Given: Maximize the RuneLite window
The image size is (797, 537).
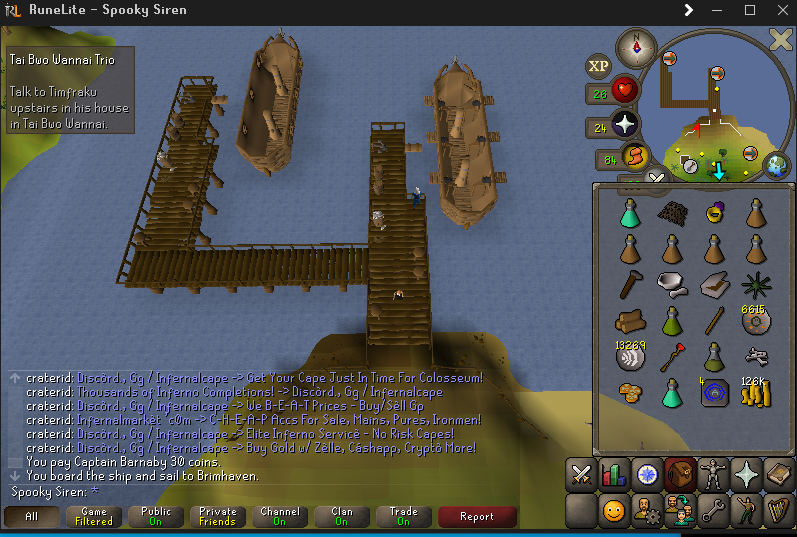Looking at the screenshot, I should [x=750, y=10].
